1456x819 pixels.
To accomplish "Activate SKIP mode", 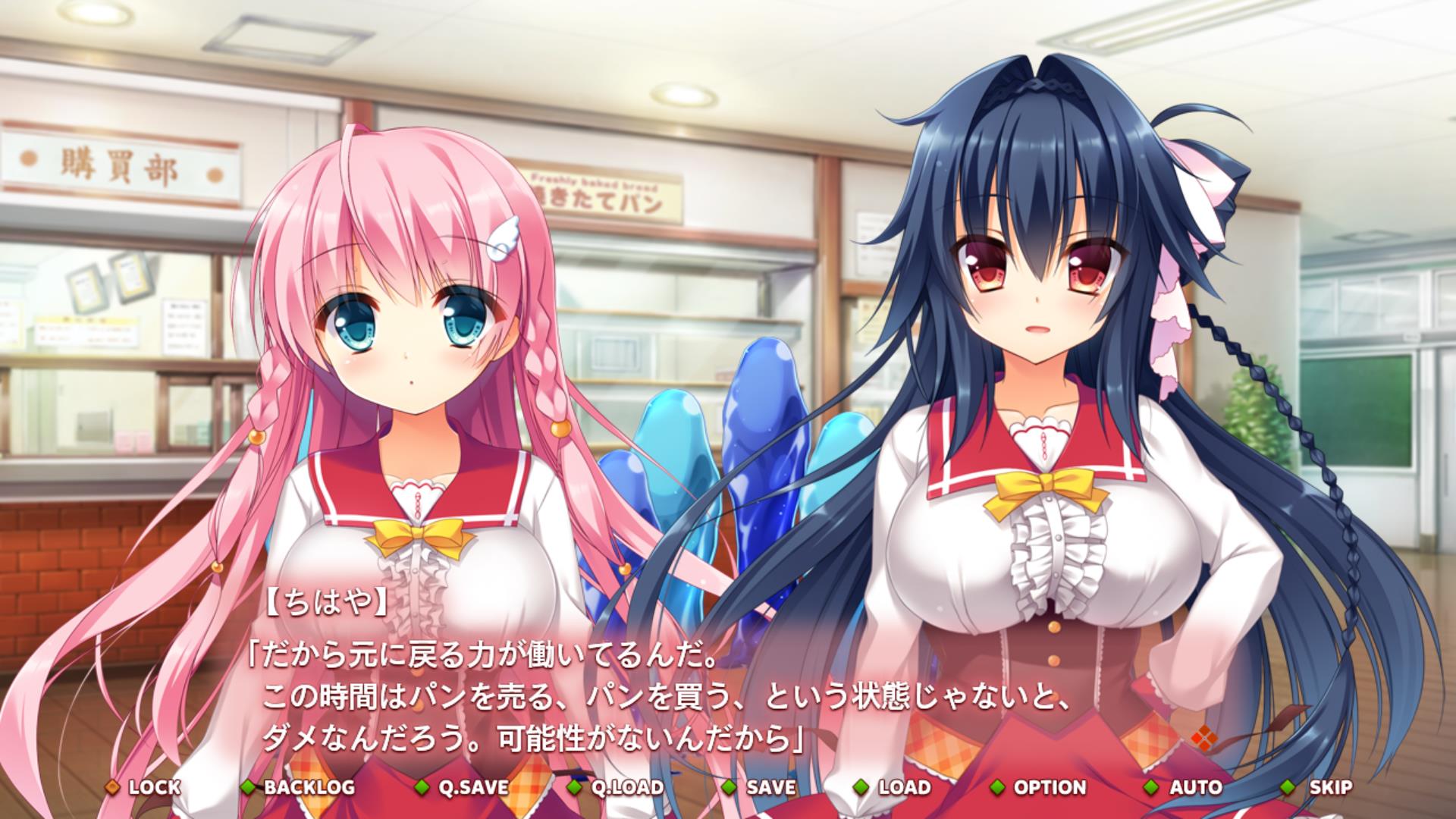I will [x=1321, y=787].
